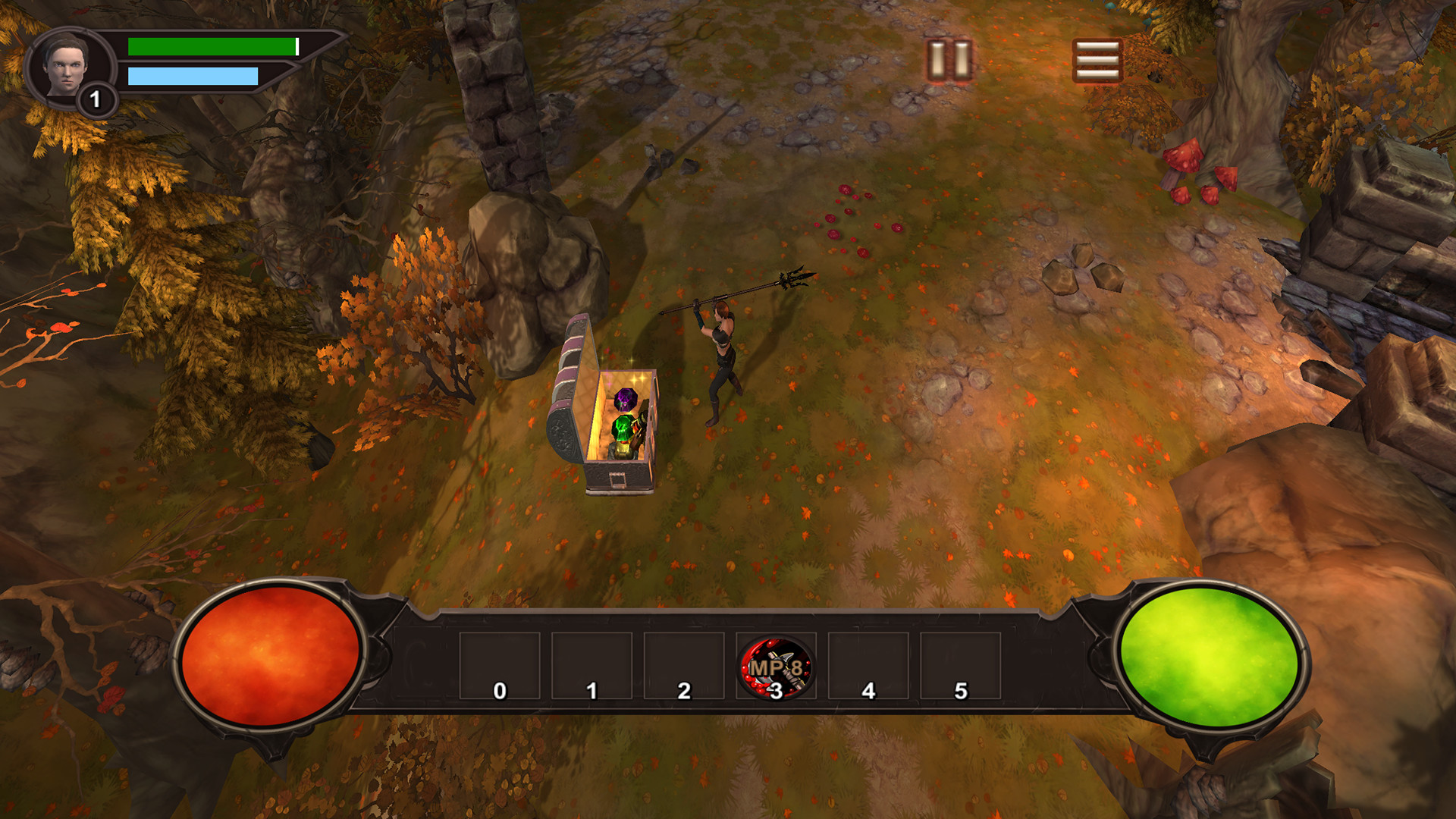This screenshot has height=819, width=1456.
Task: Tap empty hotbar slot 4
Action: (x=868, y=667)
